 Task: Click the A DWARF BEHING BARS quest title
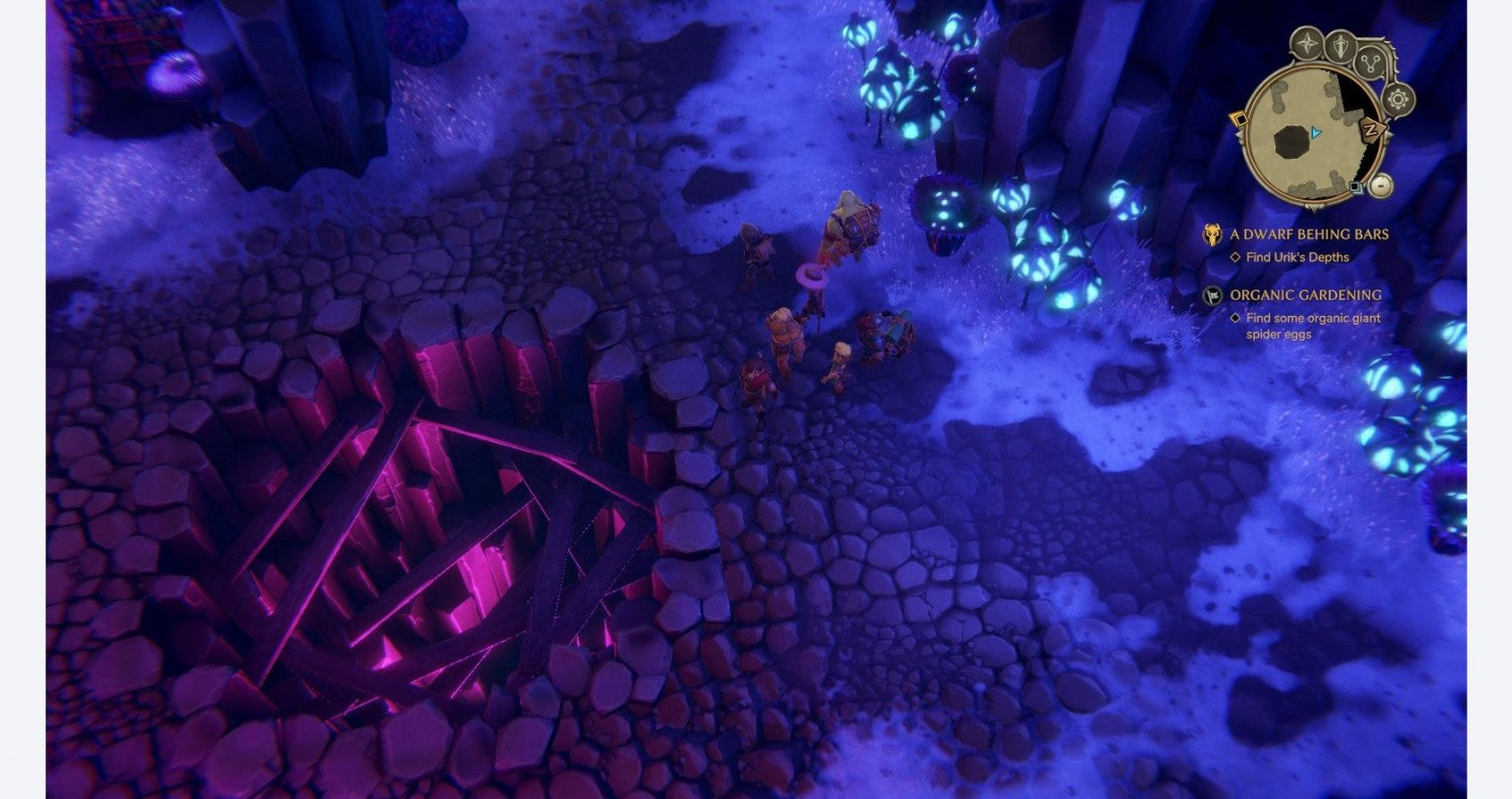click(x=1308, y=234)
